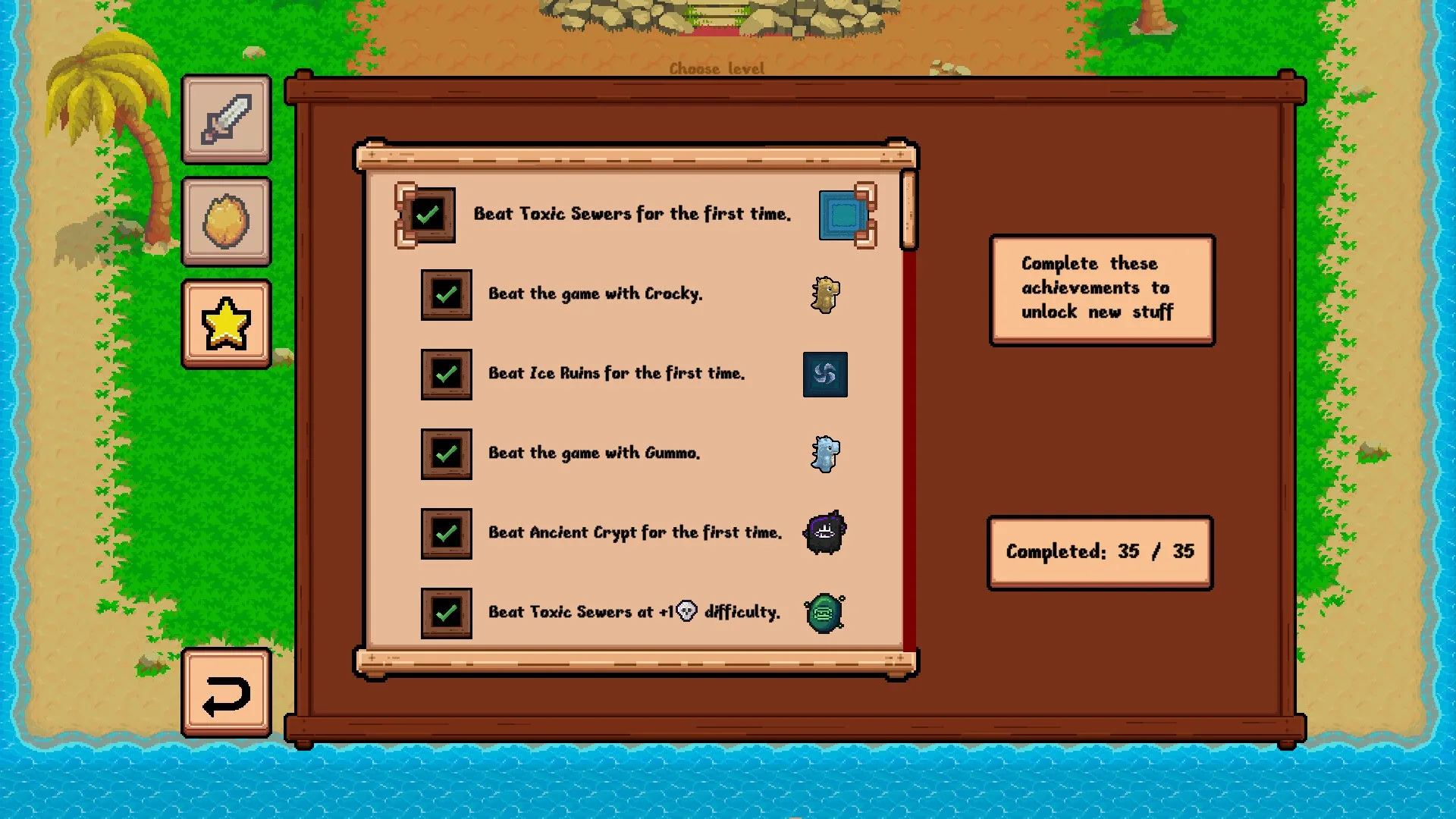Click the Toxic Sewers blue badge icon
This screenshot has width=1456, height=819.
coord(844,215)
